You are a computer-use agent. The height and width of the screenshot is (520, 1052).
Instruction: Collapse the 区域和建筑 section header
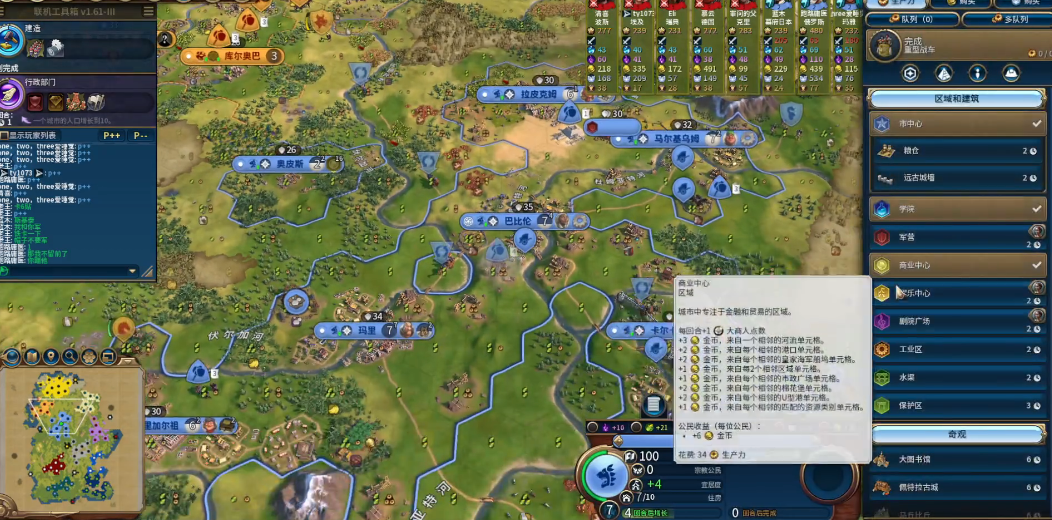point(957,99)
